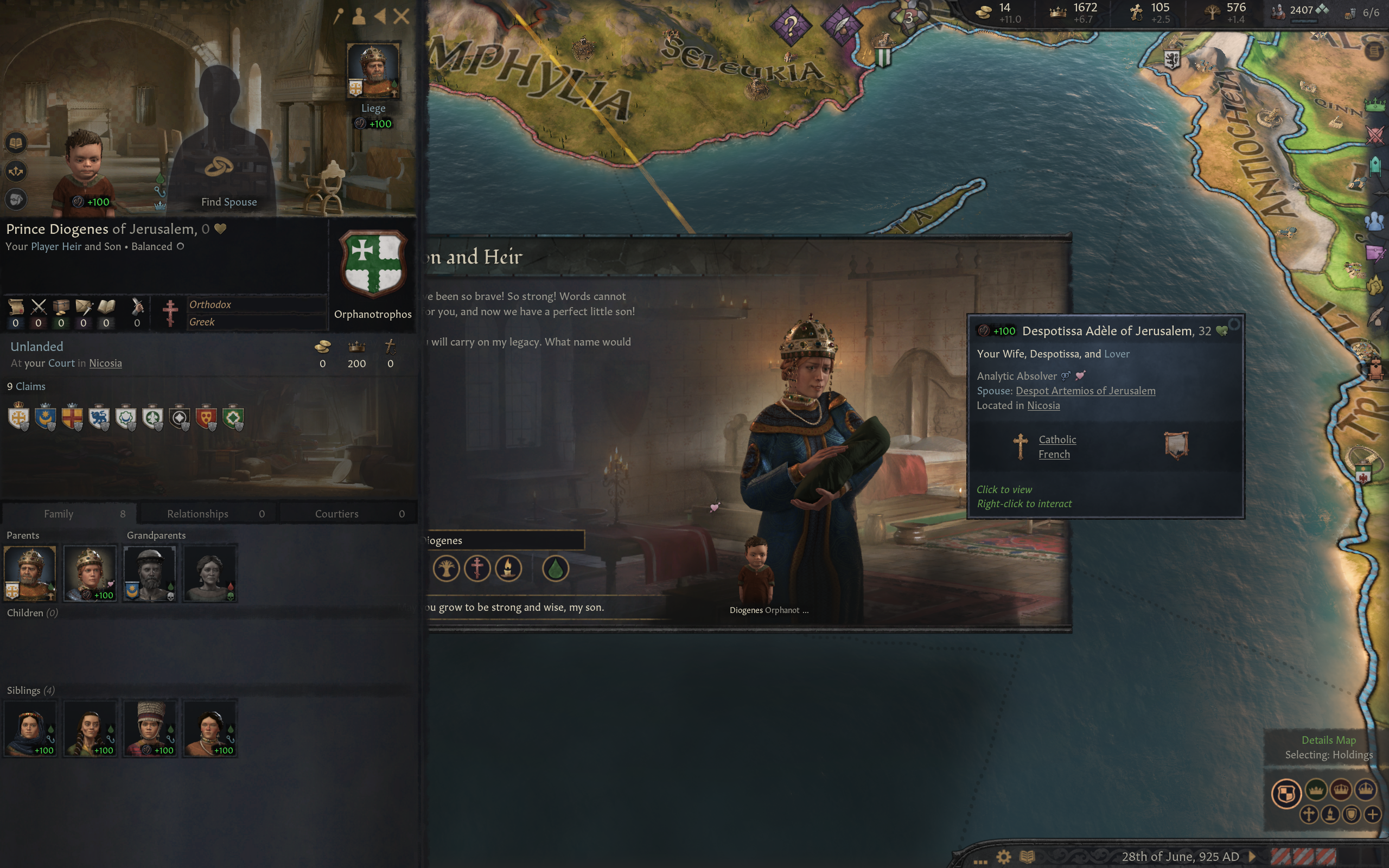
Task: Open the Orthodox faith entry
Action: click(210, 305)
